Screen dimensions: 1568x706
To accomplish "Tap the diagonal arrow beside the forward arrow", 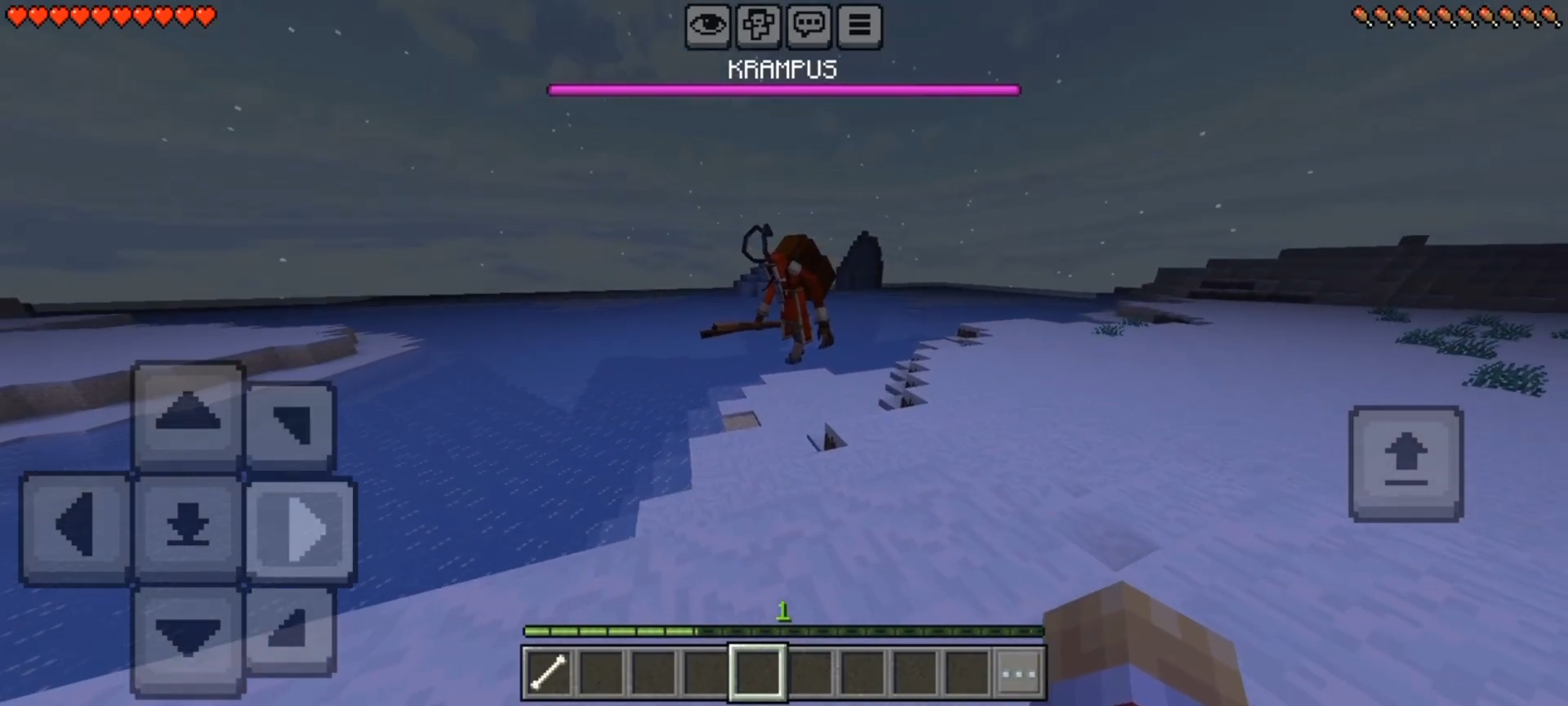I will tap(291, 424).
